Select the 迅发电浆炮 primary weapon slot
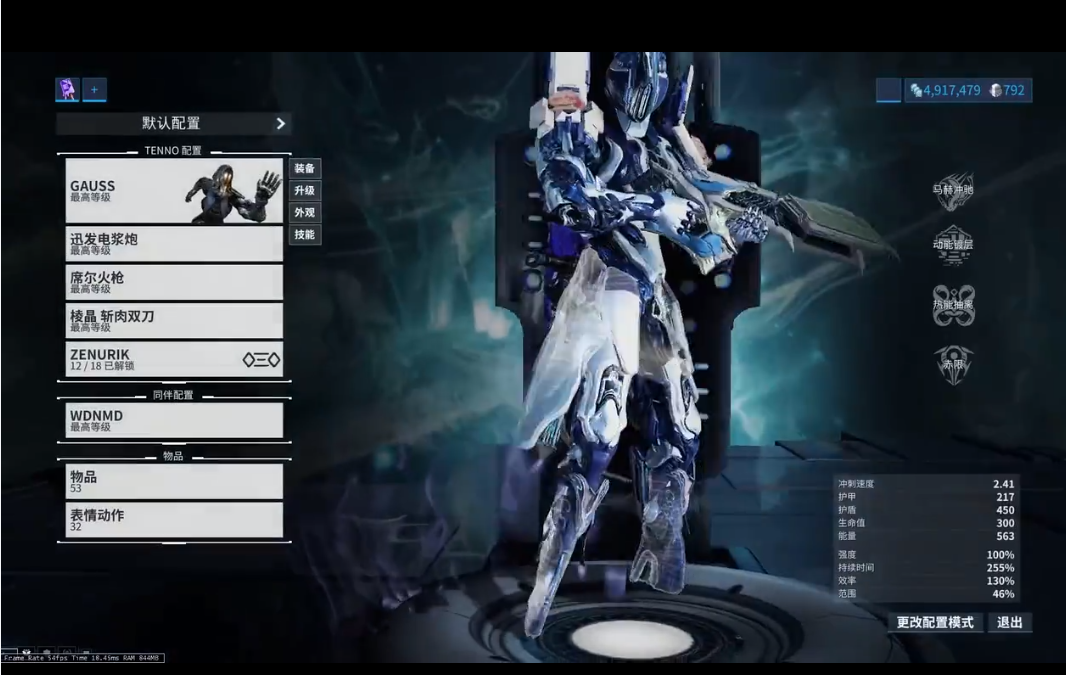Viewport: 1066px width, 675px height. 174,244
